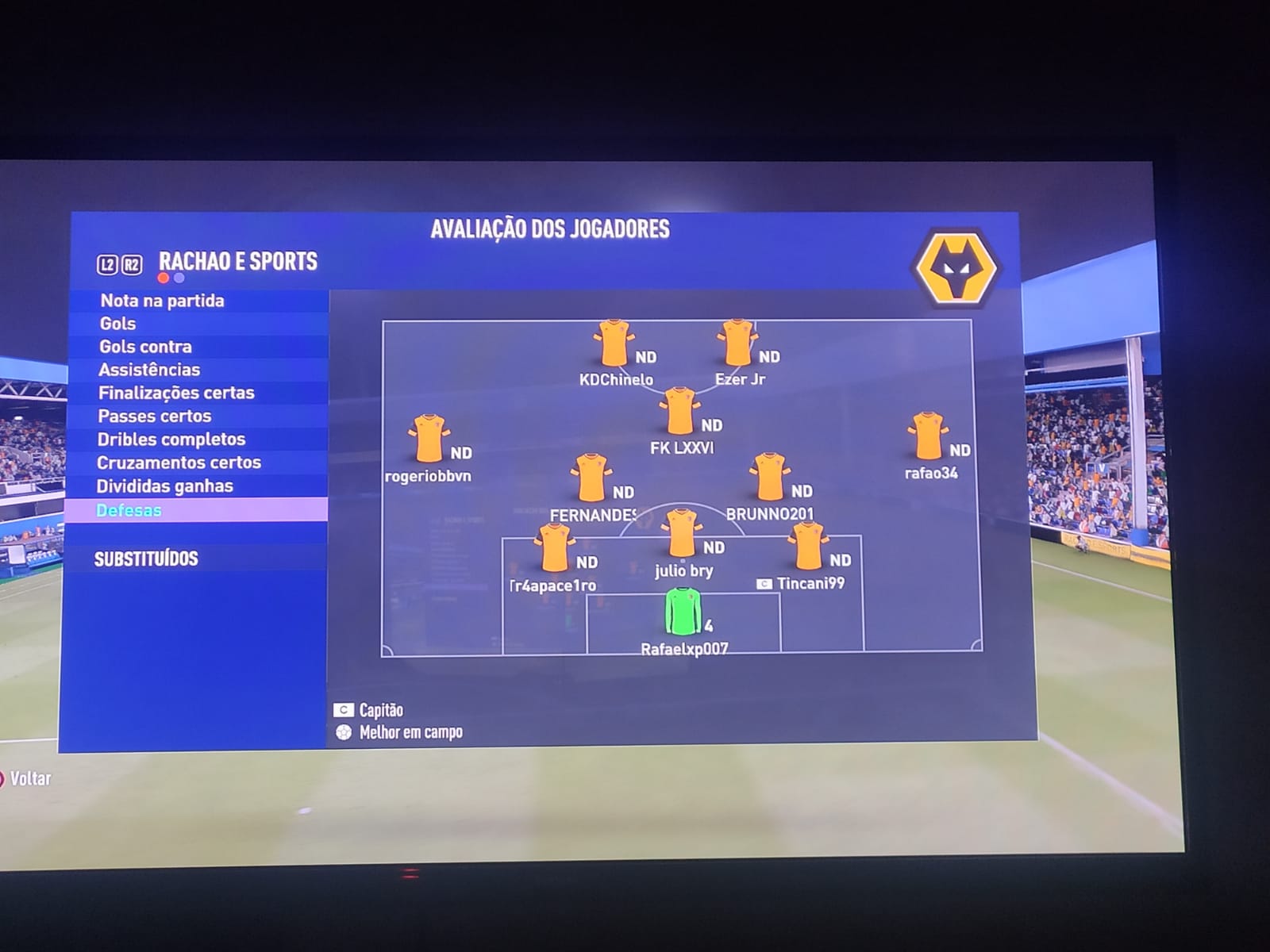Select the Divididas ganhas stat

coord(165,486)
